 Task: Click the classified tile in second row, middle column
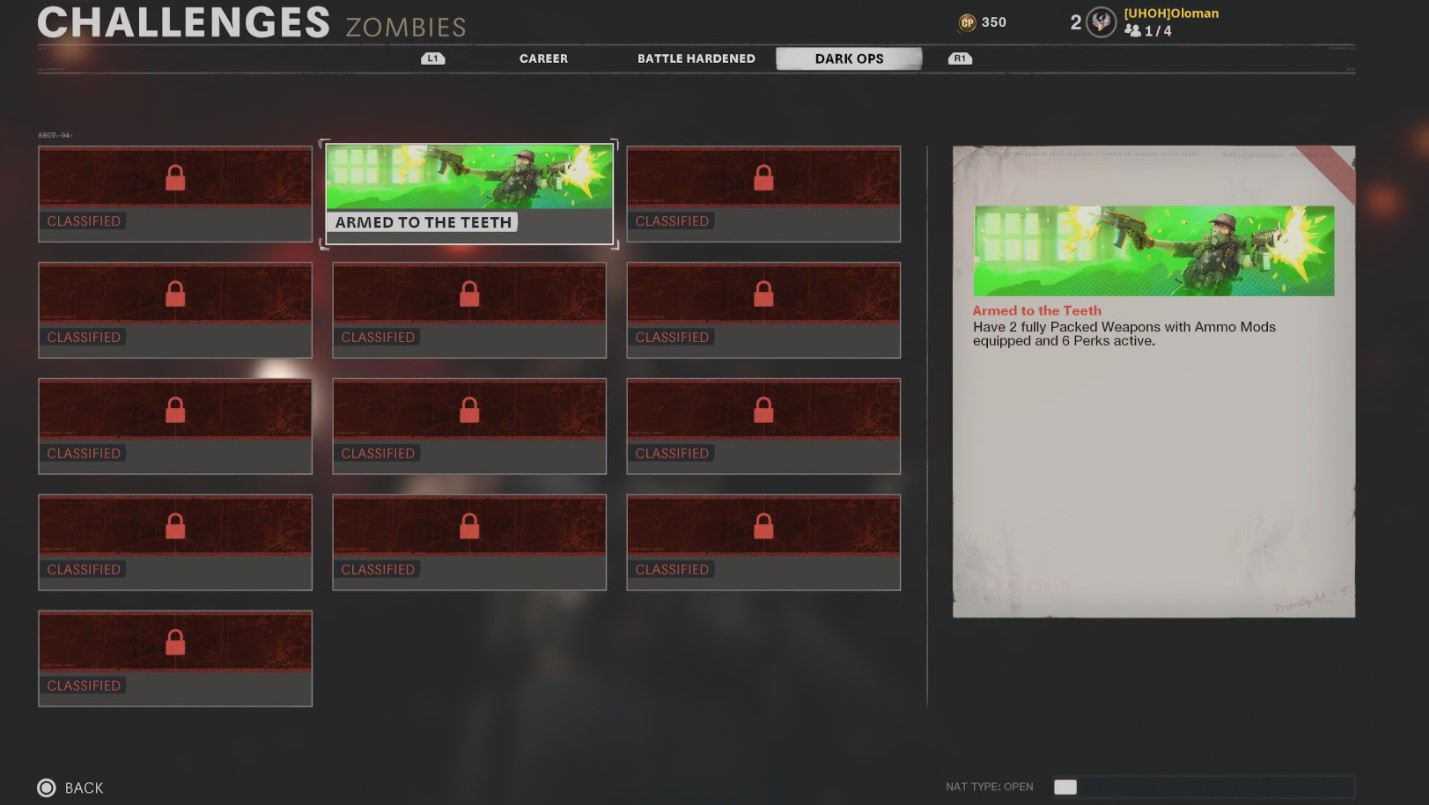pos(469,309)
